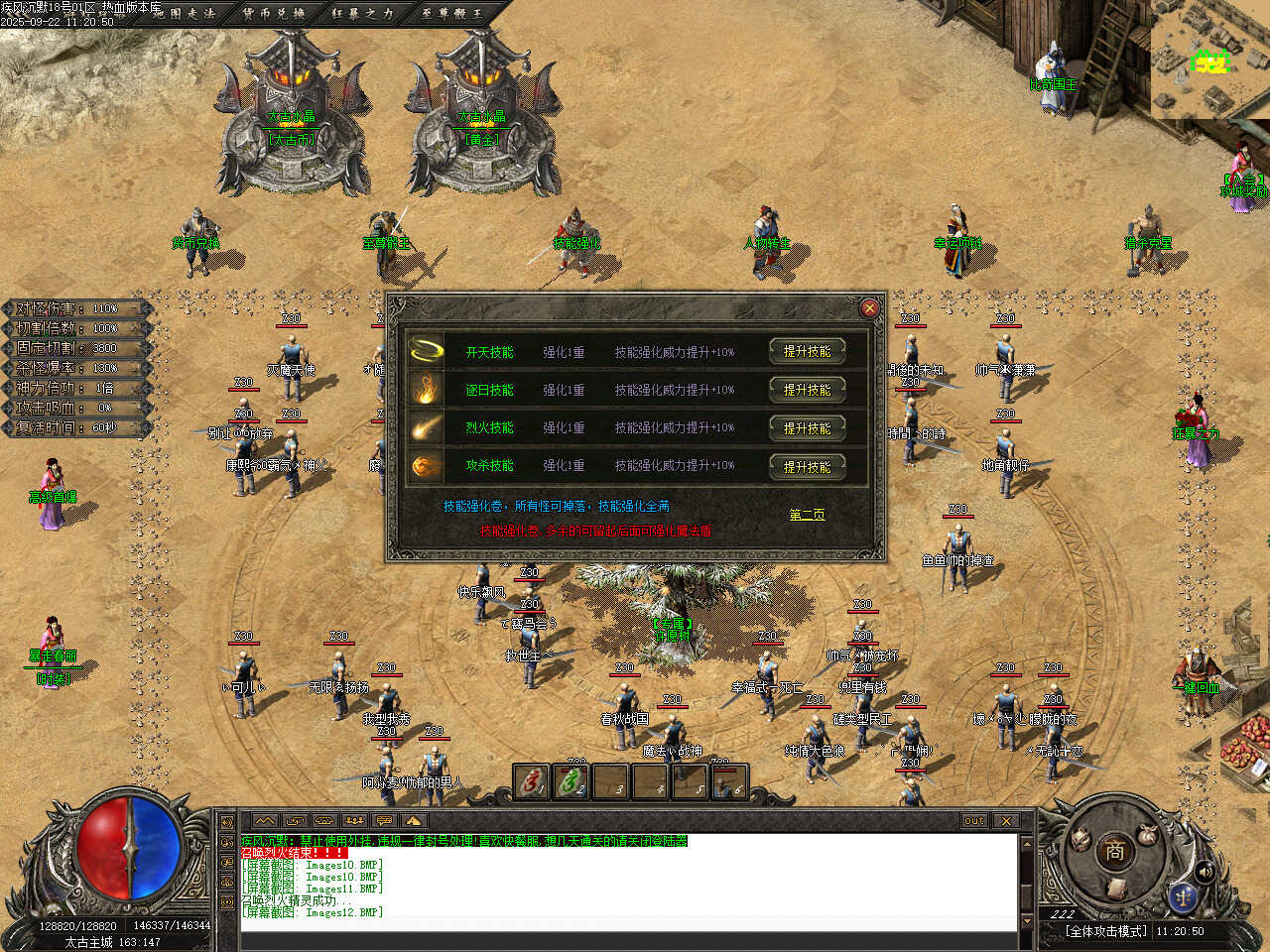This screenshot has height=952, width=1270.
Task: Open the 货币兑换 top menu
Action: (274, 13)
